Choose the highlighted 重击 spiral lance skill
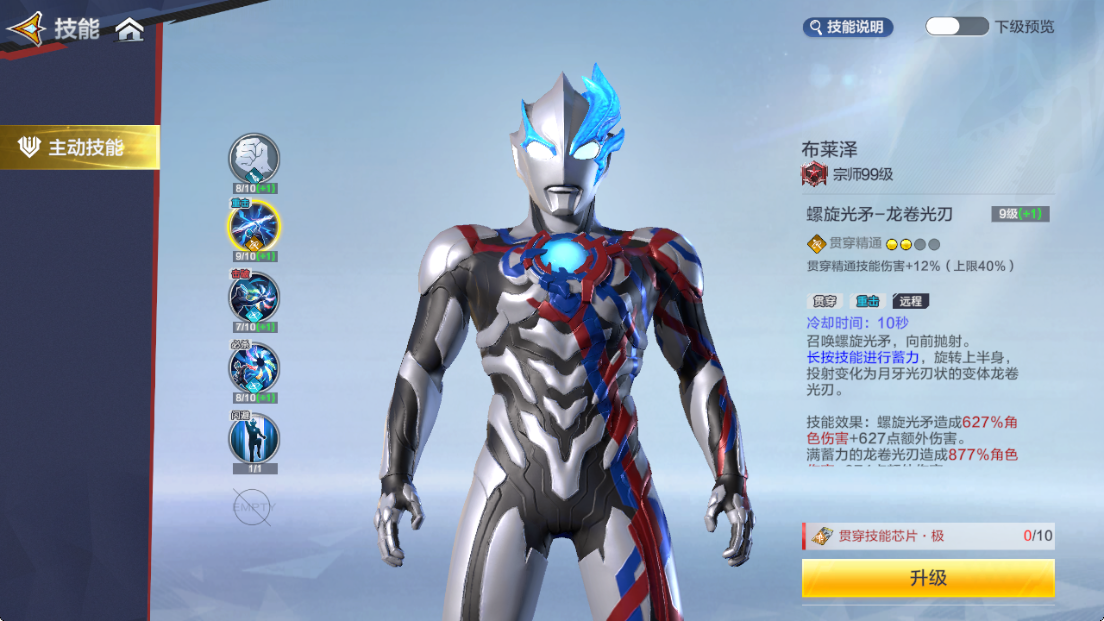Image resolution: width=1104 pixels, height=621 pixels. pos(254,226)
